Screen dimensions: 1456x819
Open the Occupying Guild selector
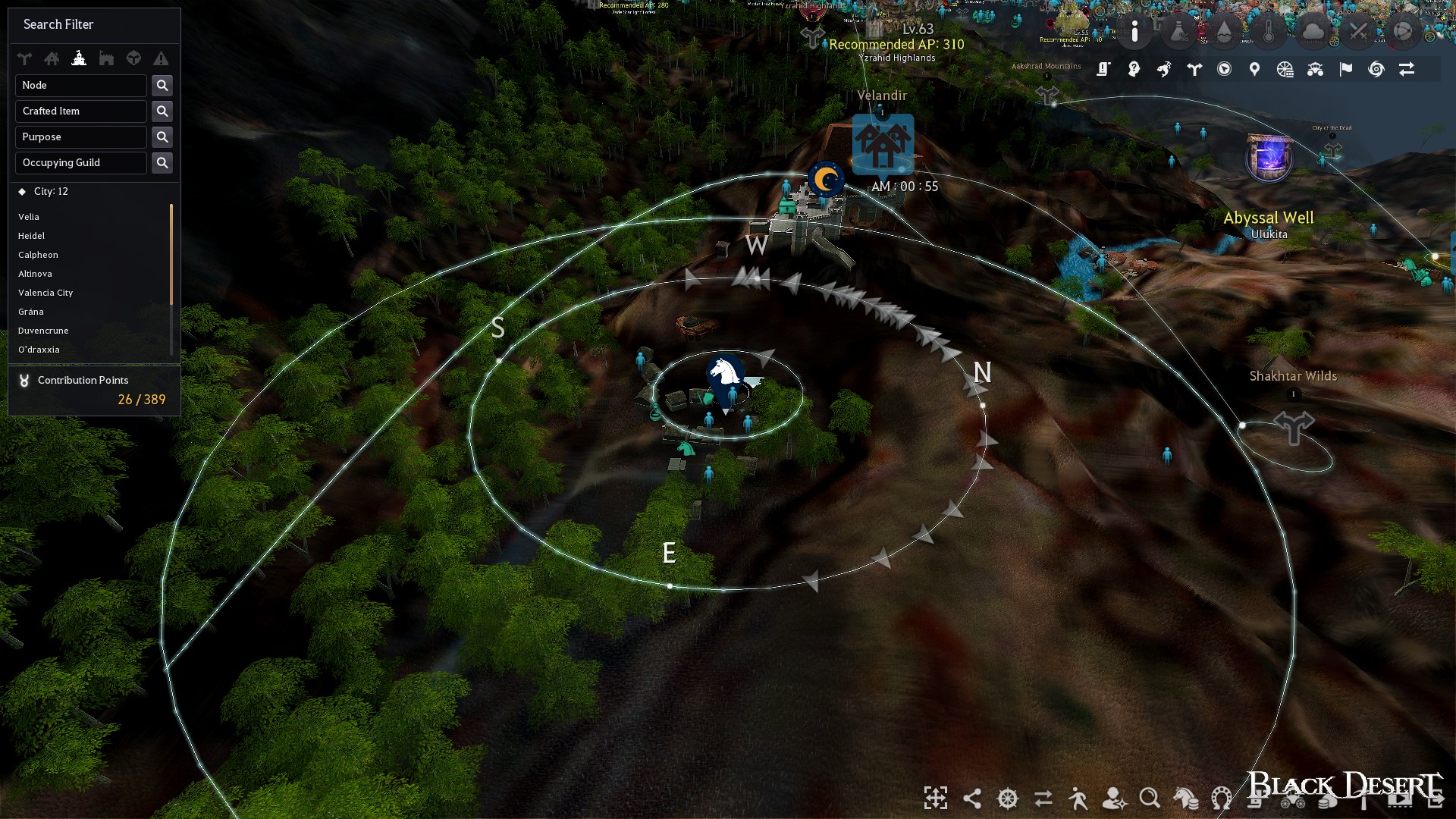80,162
